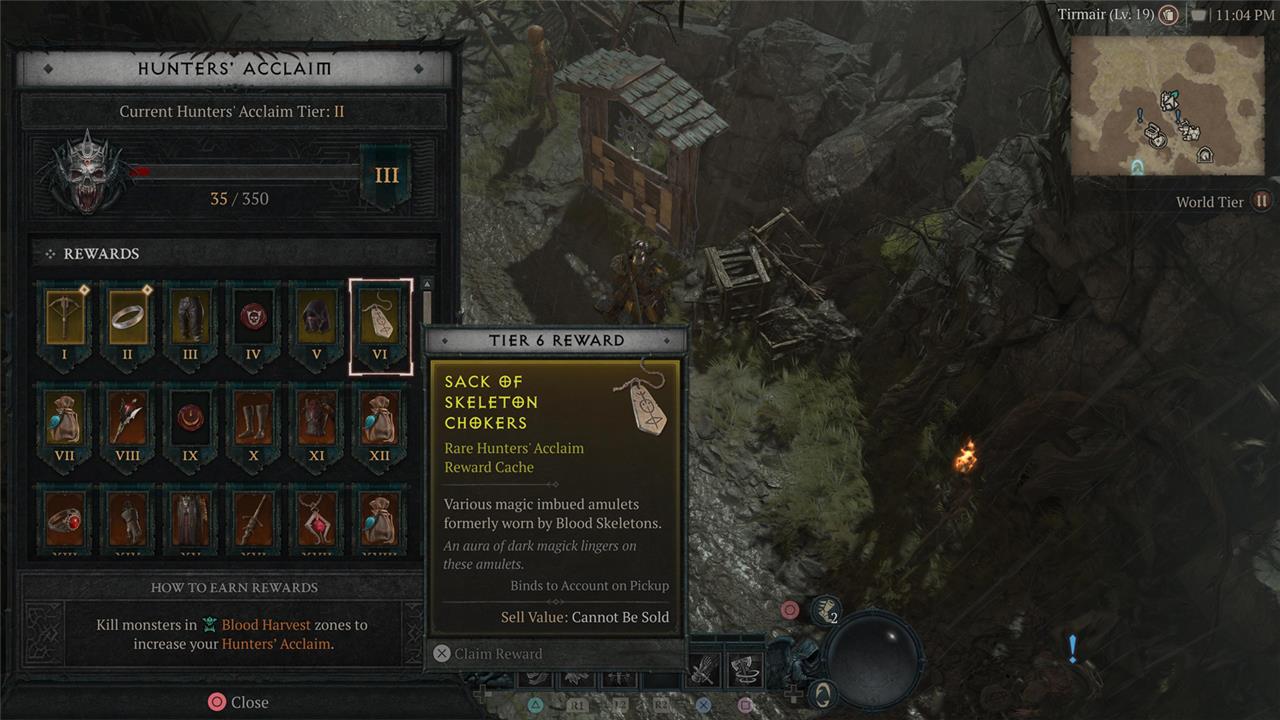Screen dimensions: 1280x720
Task: Select the Tier IX red crescent emblem
Action: 191,418
